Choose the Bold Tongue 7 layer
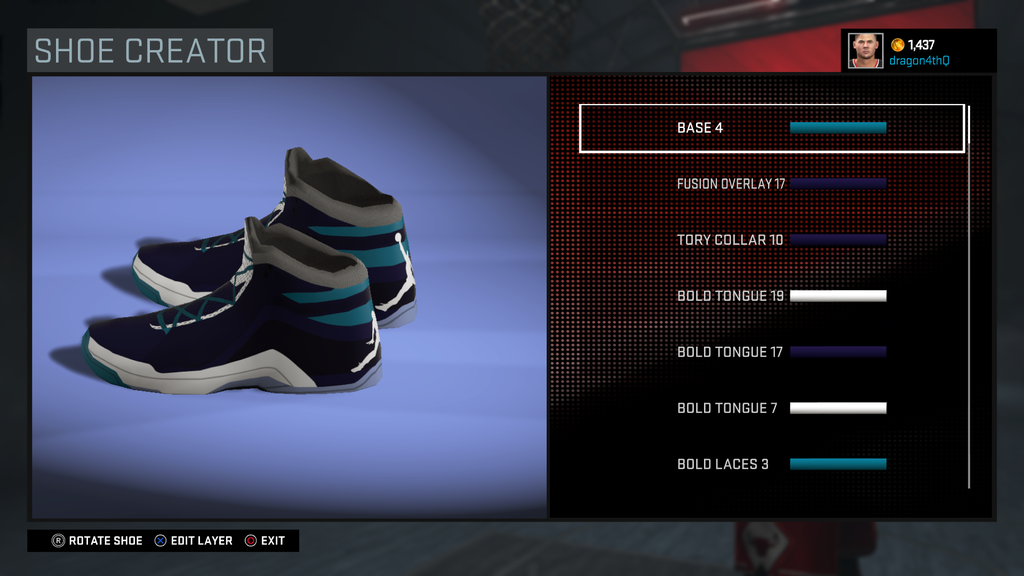Screen dimensions: 1024x576 pos(771,408)
